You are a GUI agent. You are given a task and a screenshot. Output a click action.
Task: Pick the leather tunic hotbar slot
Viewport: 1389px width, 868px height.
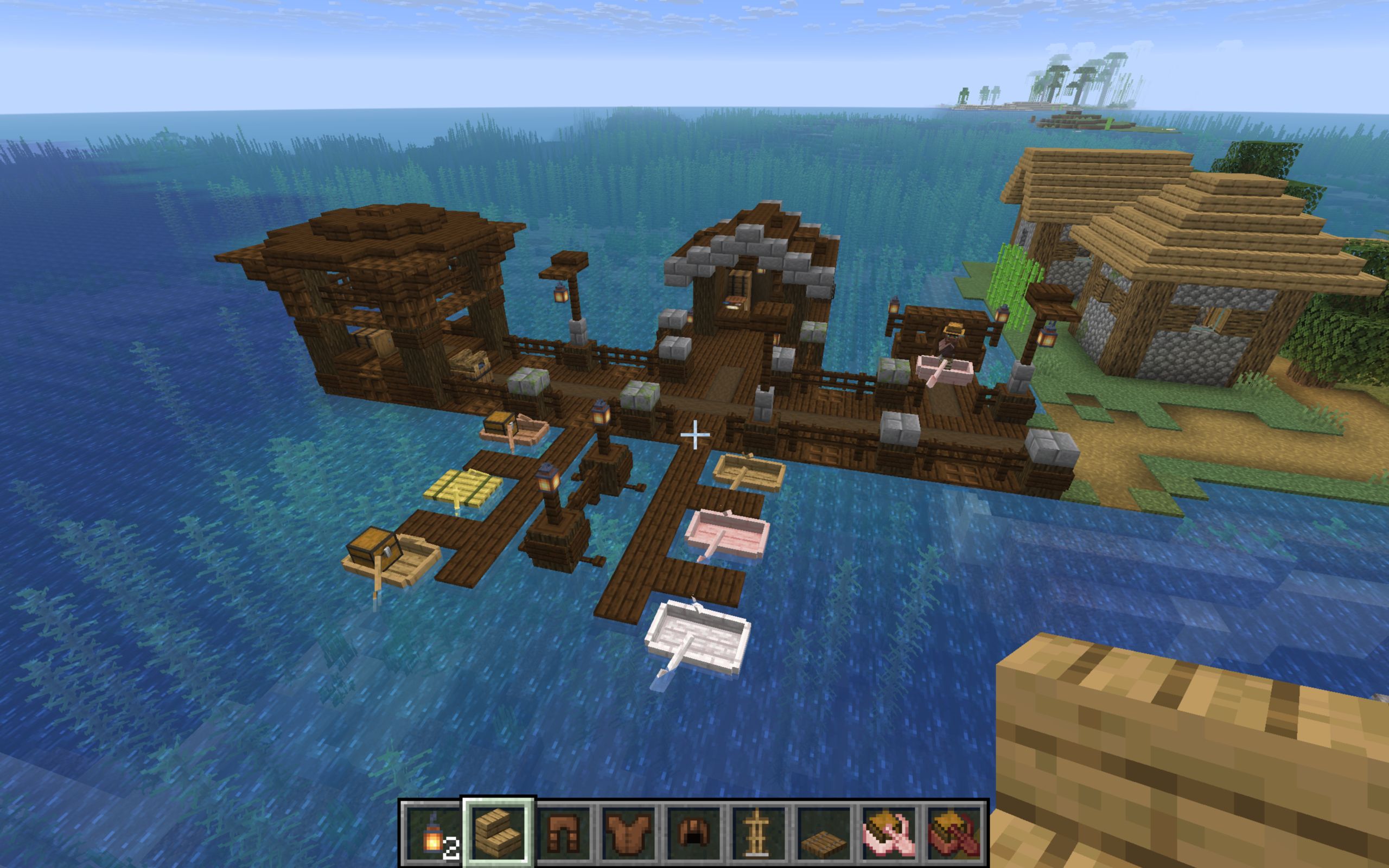[x=629, y=832]
